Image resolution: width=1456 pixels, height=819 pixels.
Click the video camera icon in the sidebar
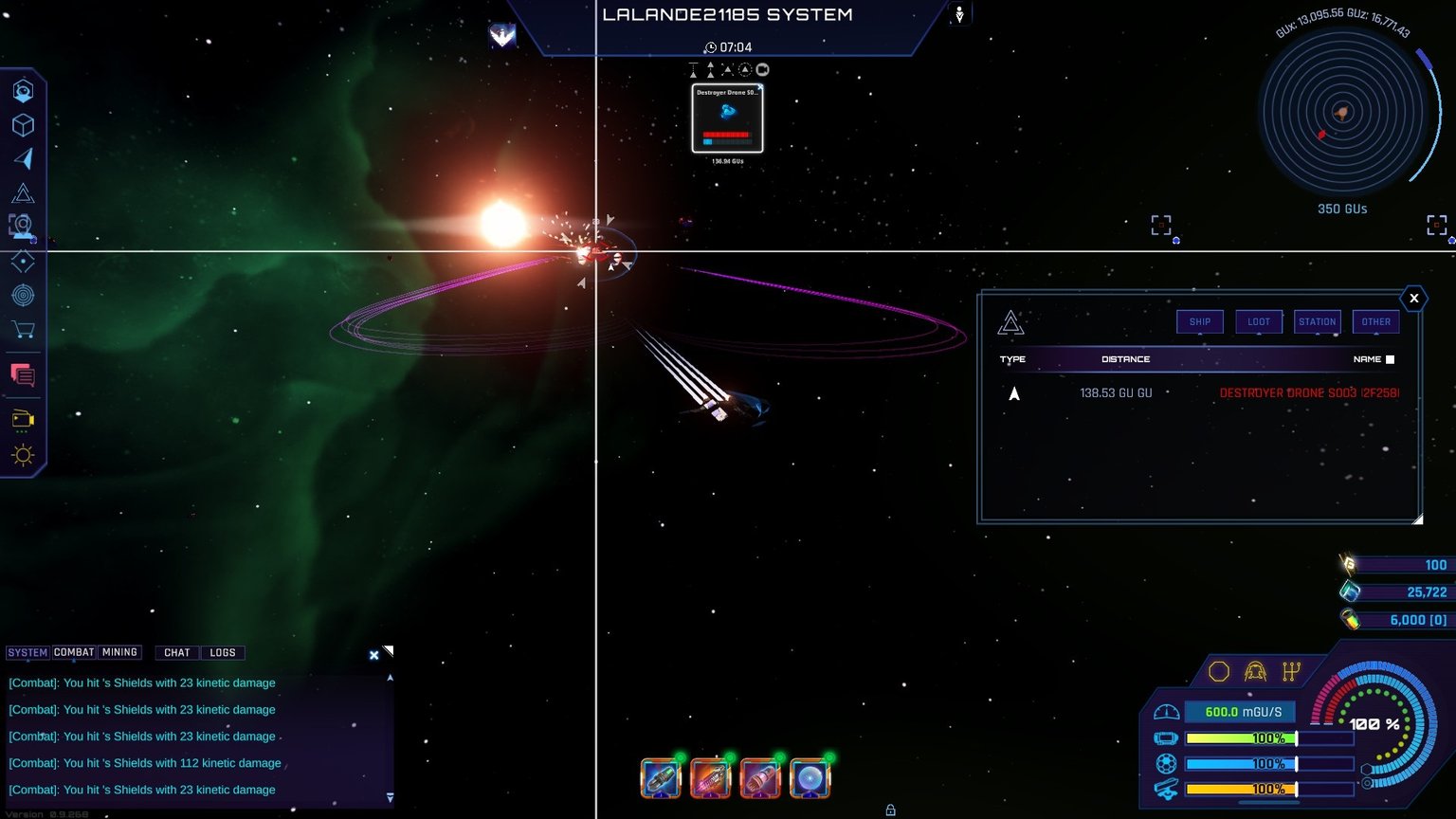point(23,418)
